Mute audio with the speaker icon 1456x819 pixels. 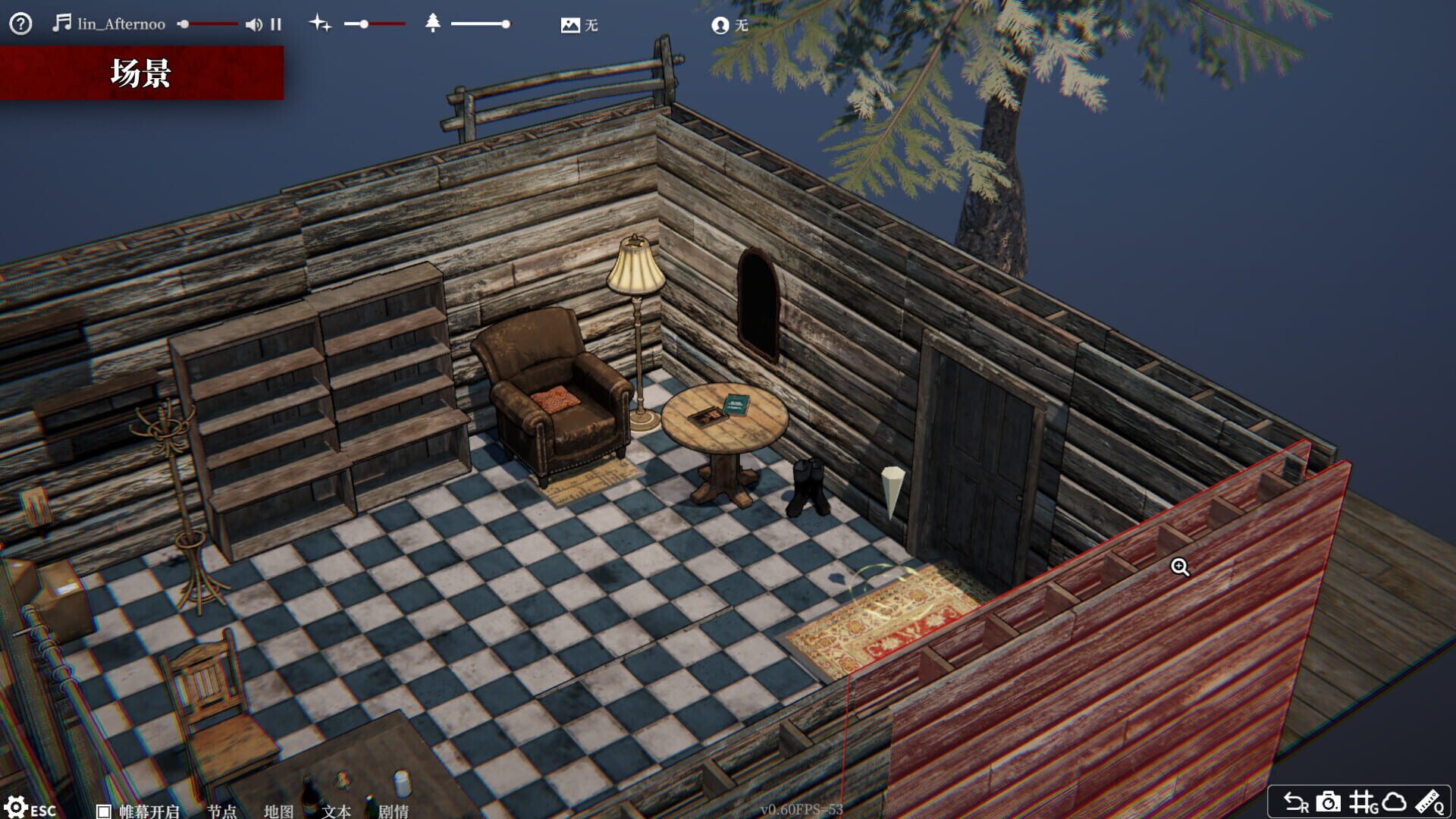coord(254,24)
